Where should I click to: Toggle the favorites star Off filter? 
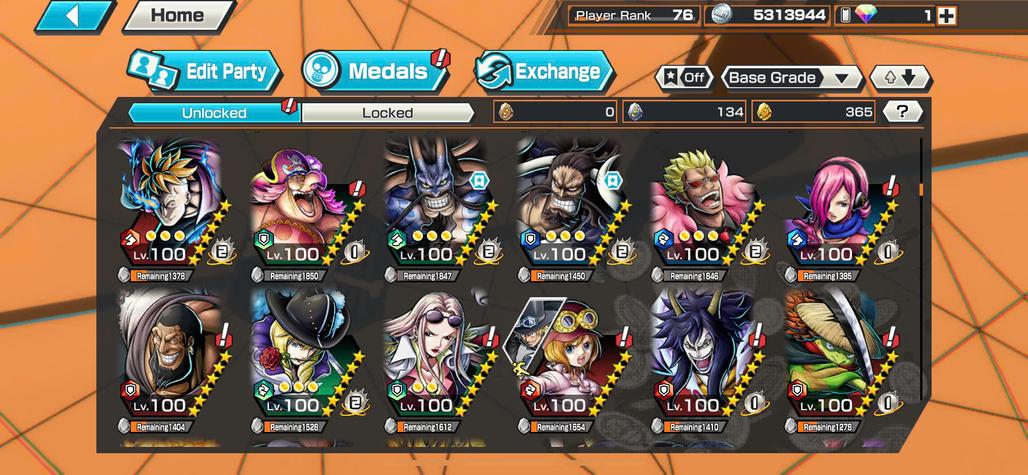click(684, 78)
